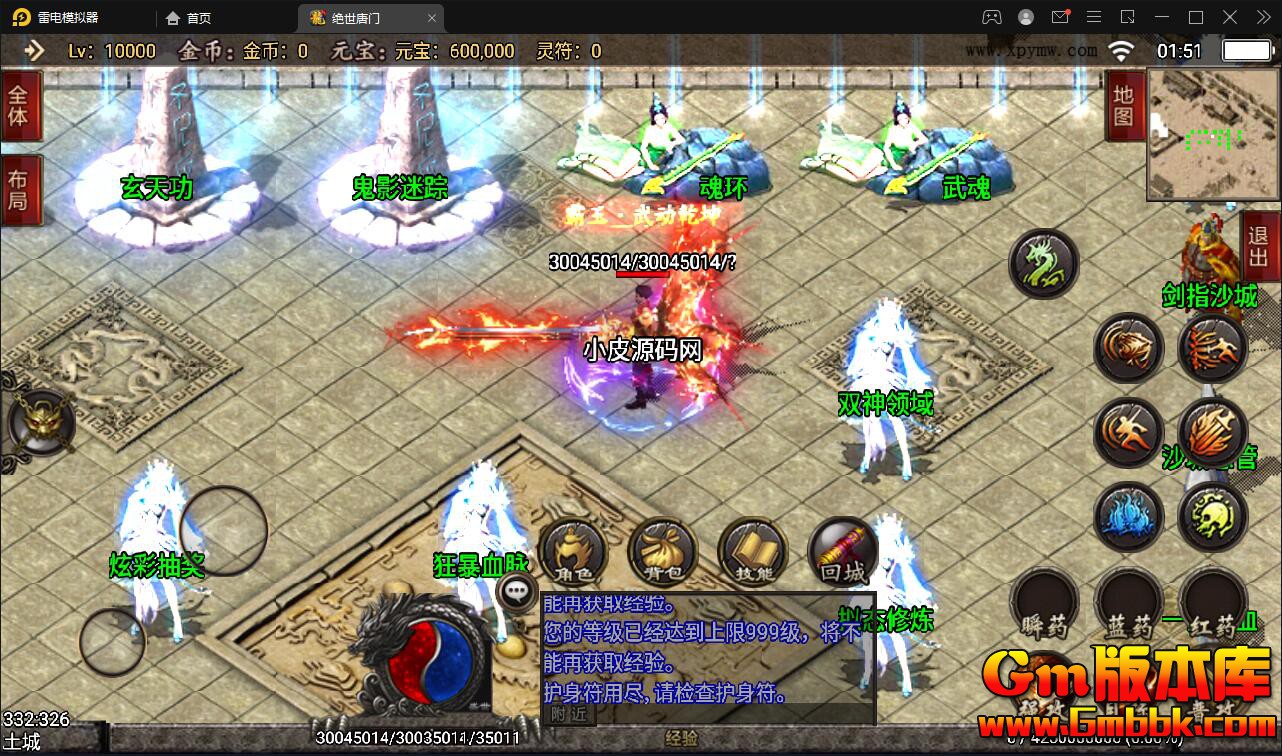
Task: Select the 附近 nearby chat tab
Action: (x=569, y=714)
